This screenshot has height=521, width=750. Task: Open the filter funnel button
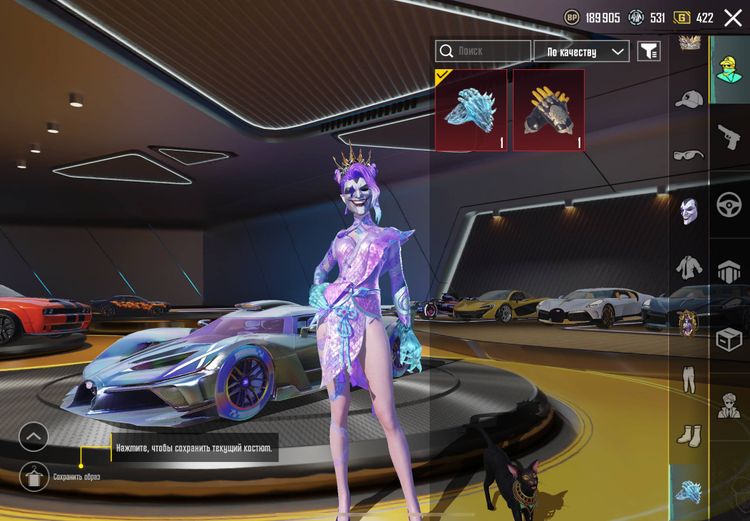click(649, 51)
